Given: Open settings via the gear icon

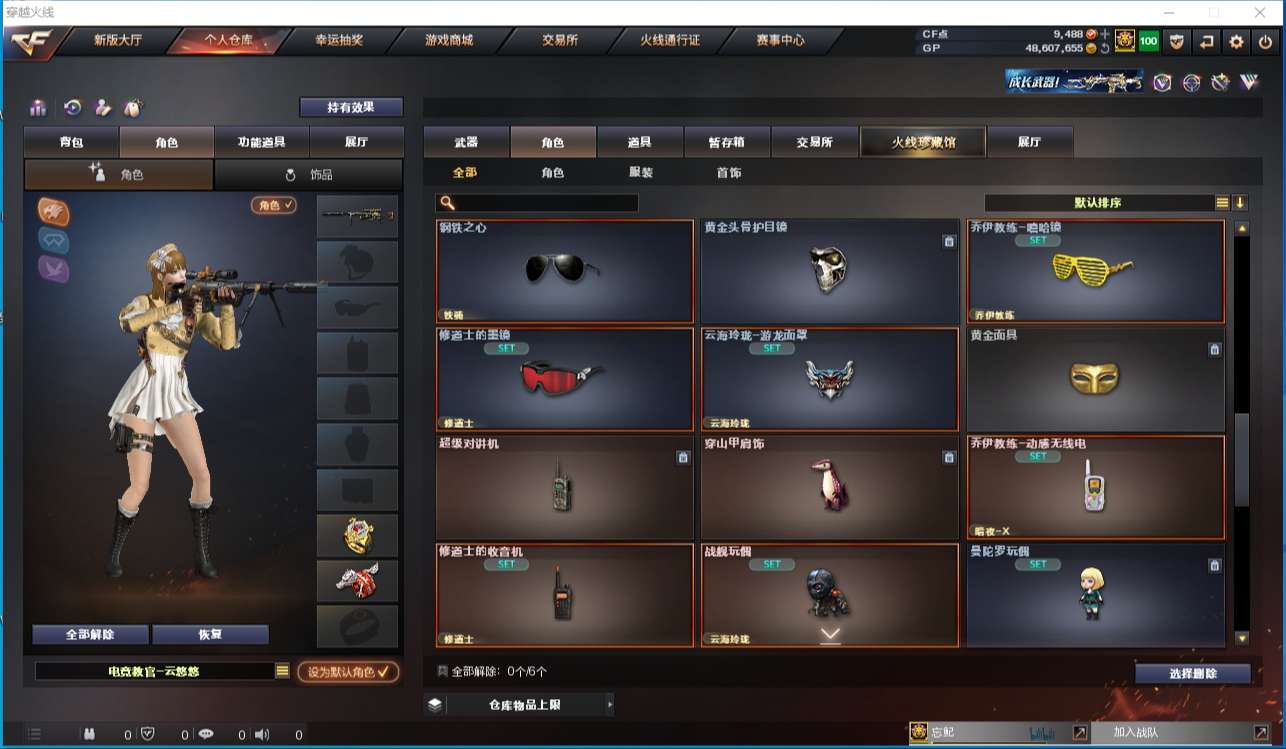Looking at the screenshot, I should [1237, 42].
